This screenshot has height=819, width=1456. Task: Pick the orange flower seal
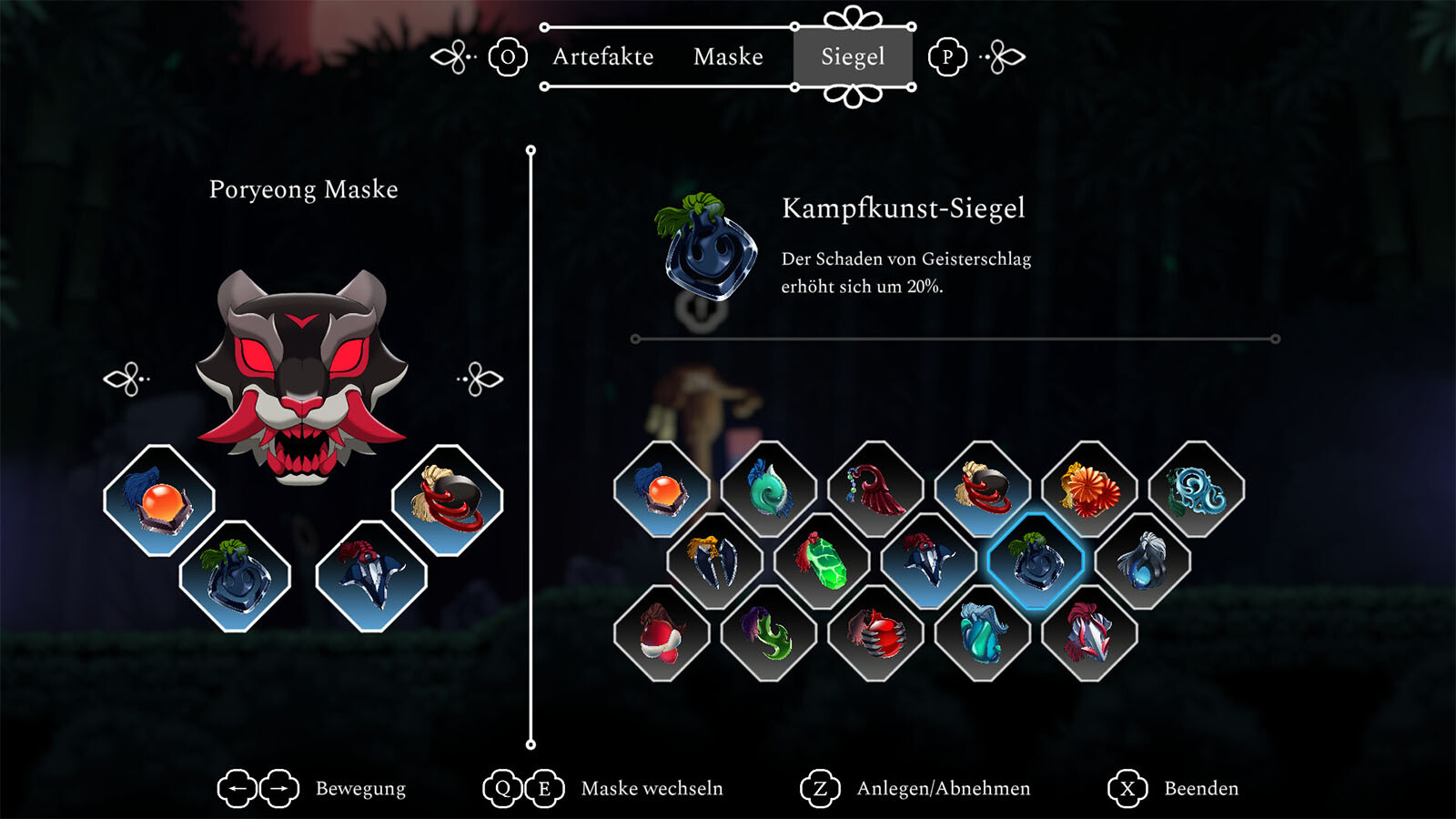1089,490
